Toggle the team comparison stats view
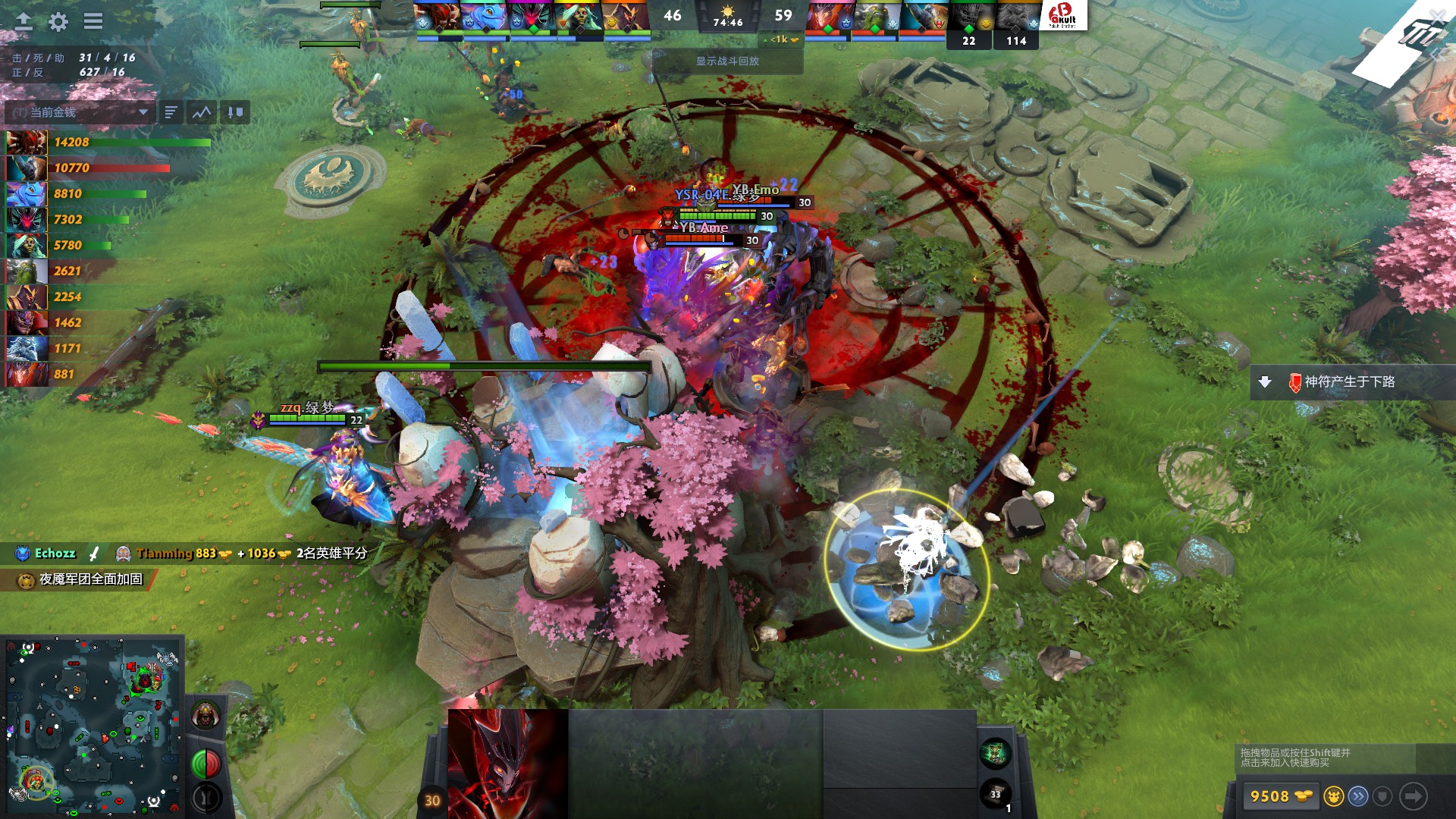 tap(234, 111)
